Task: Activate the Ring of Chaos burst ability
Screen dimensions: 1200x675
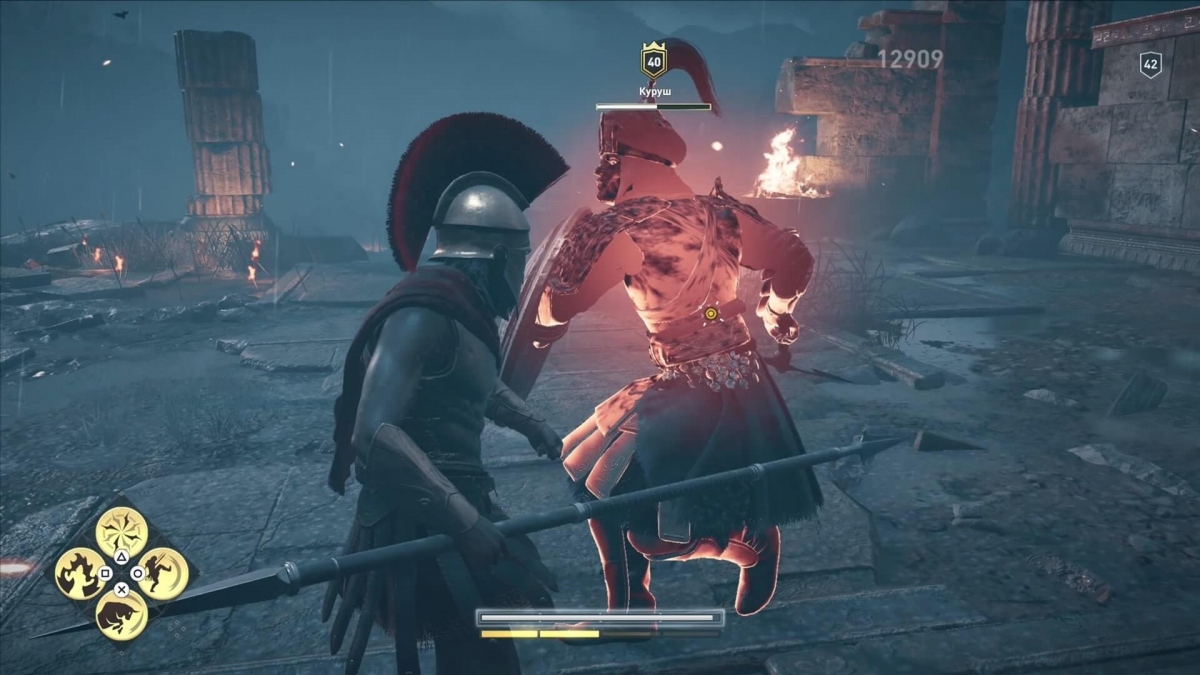Action: point(122,532)
